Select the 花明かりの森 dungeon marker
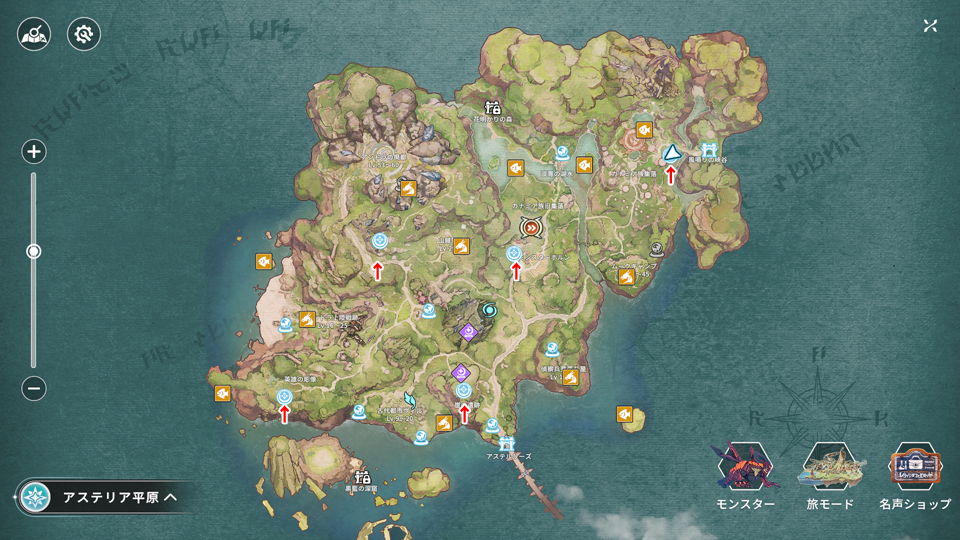 tap(492, 108)
